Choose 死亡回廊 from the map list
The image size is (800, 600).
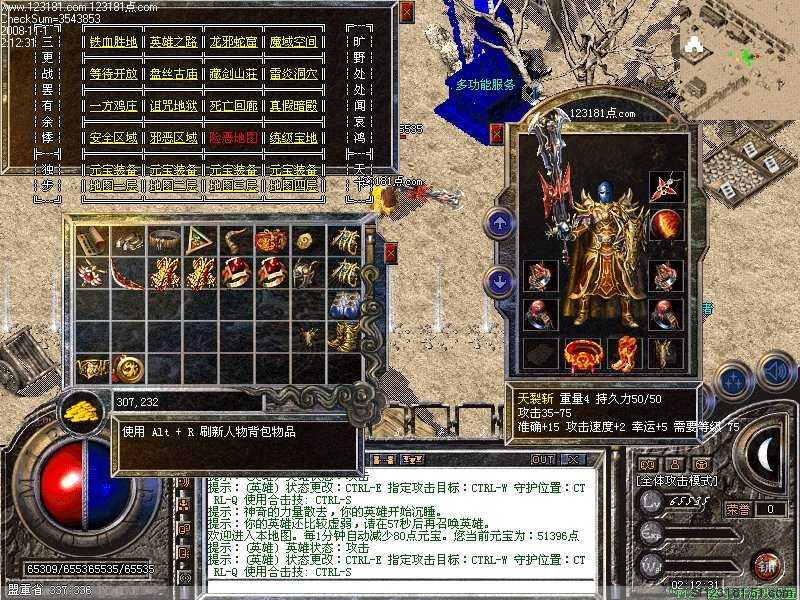[x=232, y=106]
